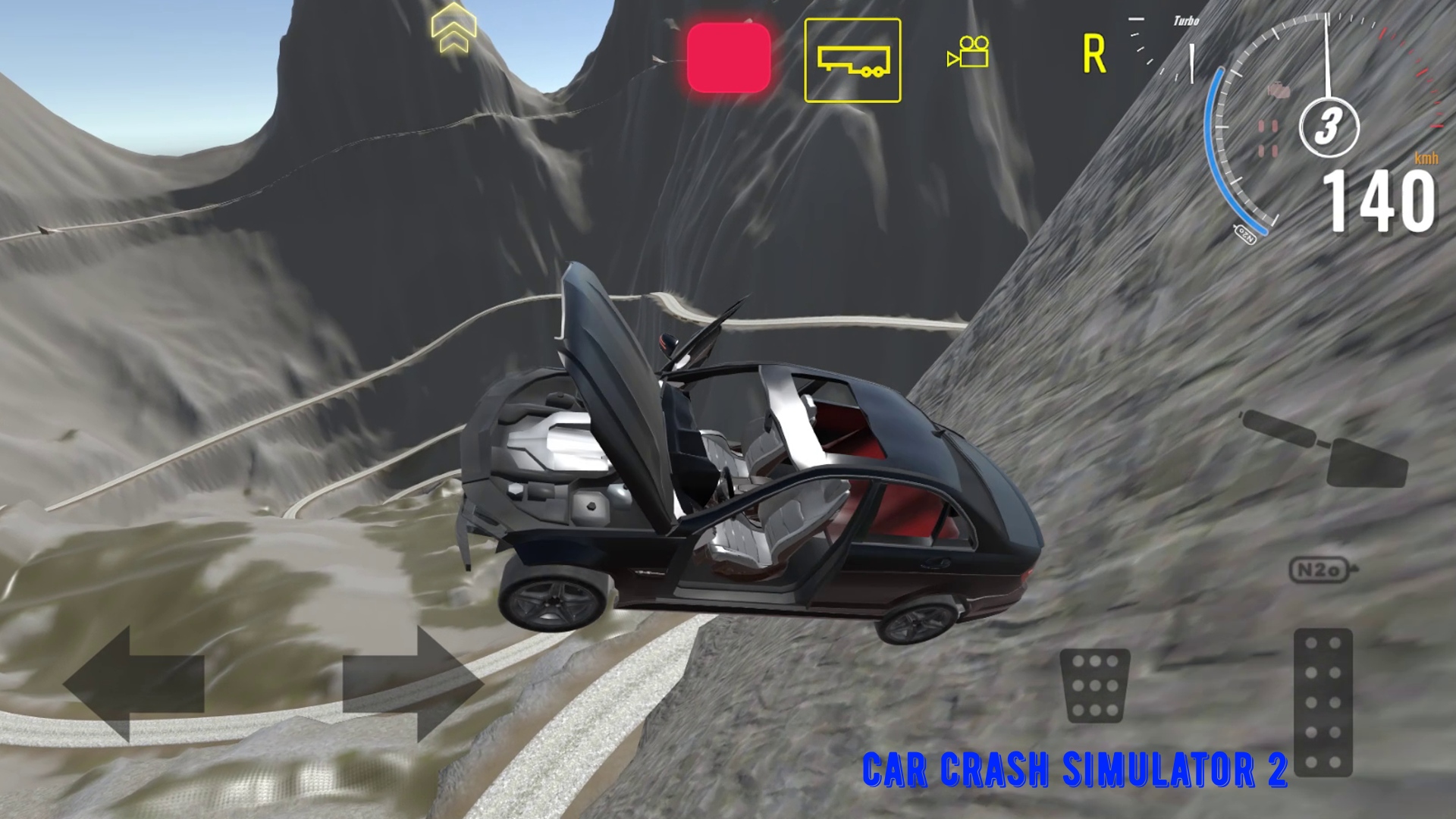Switch camera view using the camera icon
Viewport: 1456px width, 819px height.
[x=967, y=51]
